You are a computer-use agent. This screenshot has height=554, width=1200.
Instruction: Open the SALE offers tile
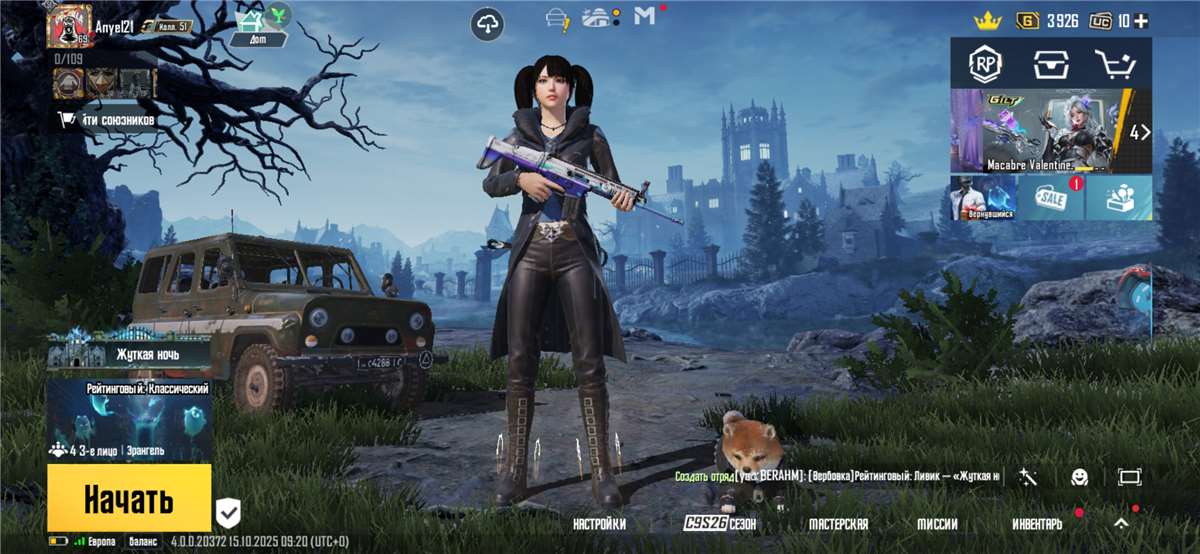coord(1051,198)
